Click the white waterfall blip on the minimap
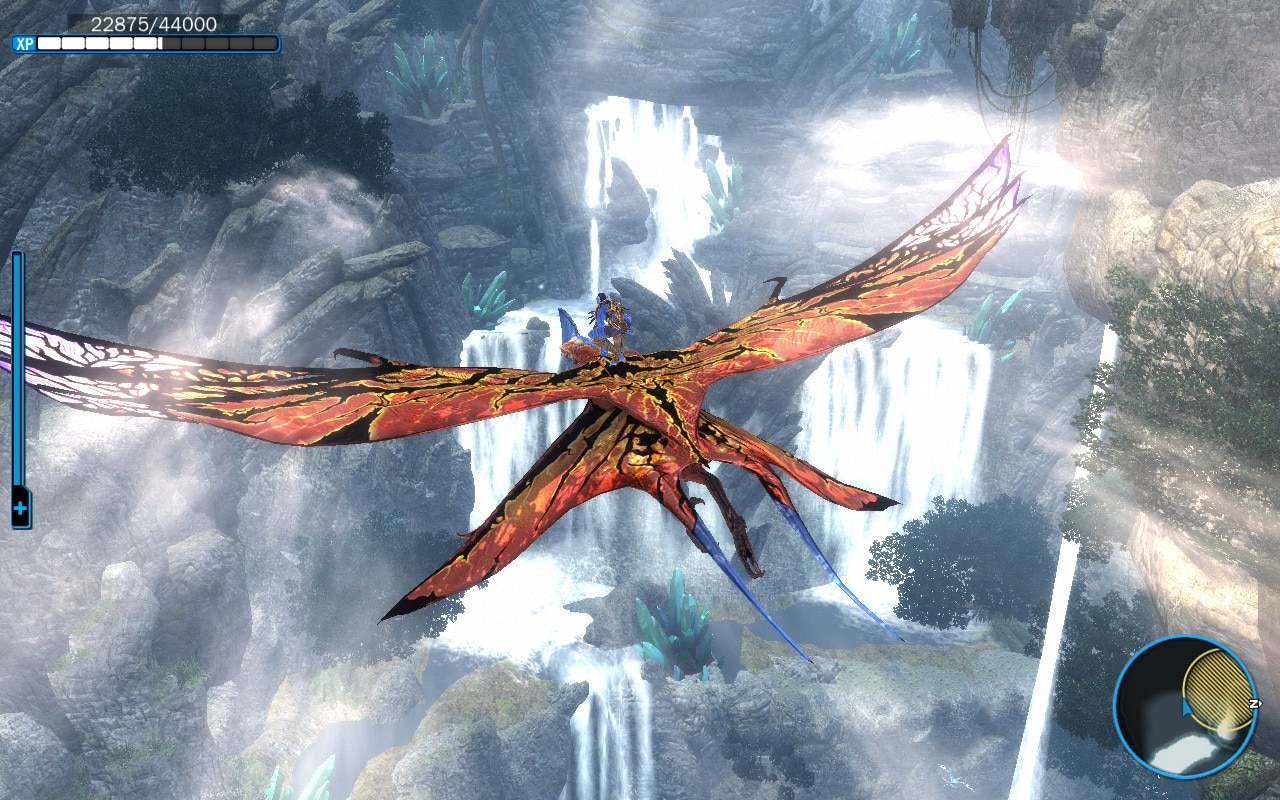 coord(1185,751)
